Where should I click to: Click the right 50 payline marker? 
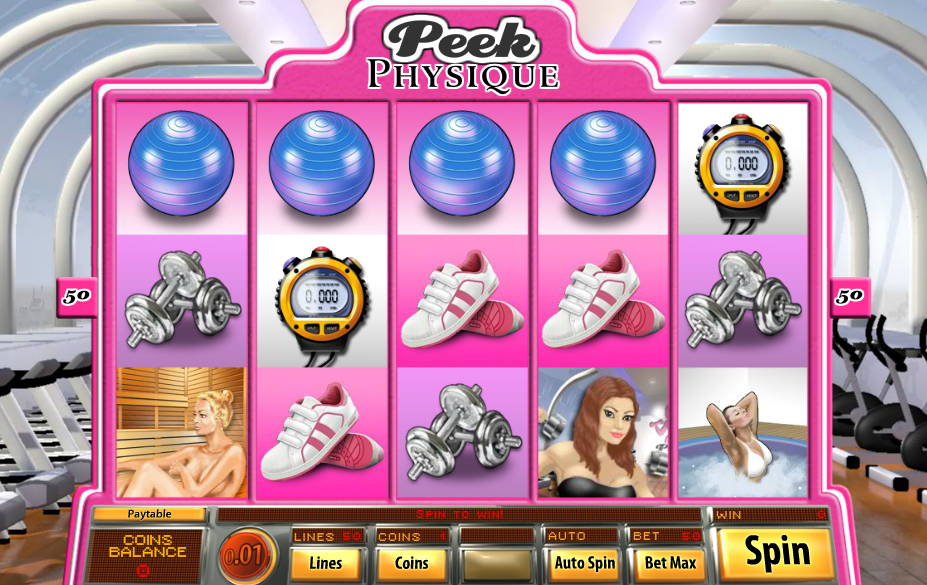coord(850,297)
